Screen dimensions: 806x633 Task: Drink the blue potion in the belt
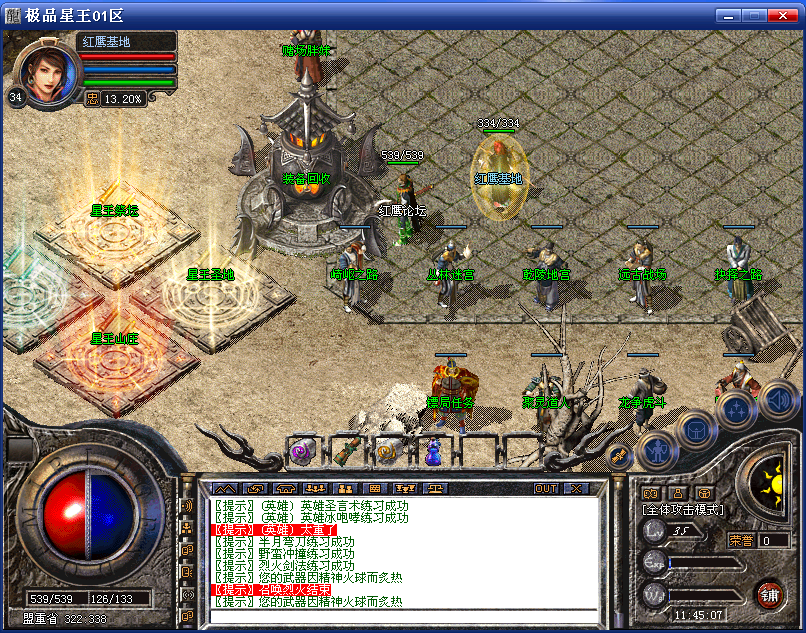coord(432,452)
